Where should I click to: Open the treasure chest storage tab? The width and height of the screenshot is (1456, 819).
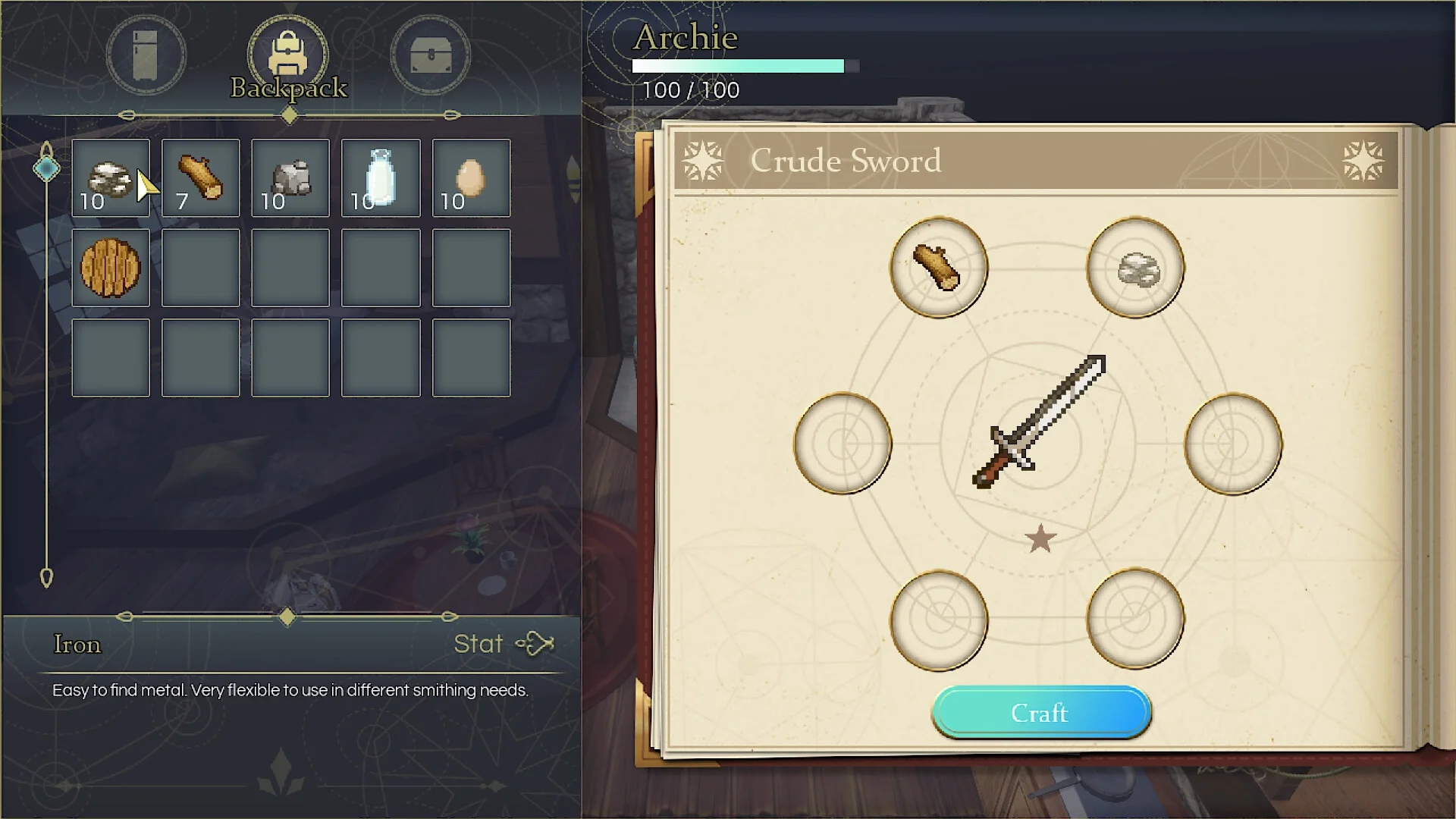coord(430,55)
